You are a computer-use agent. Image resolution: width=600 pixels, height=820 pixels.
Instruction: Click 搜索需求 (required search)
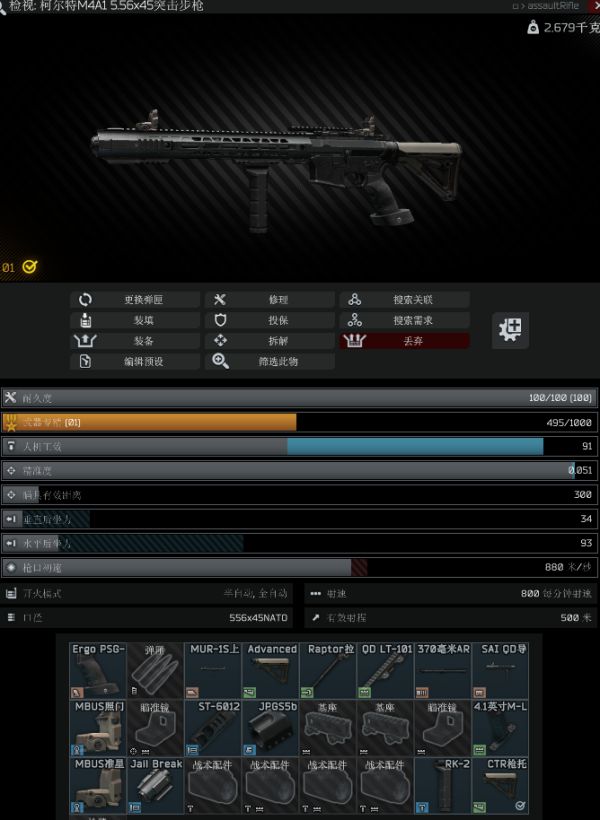(x=405, y=321)
